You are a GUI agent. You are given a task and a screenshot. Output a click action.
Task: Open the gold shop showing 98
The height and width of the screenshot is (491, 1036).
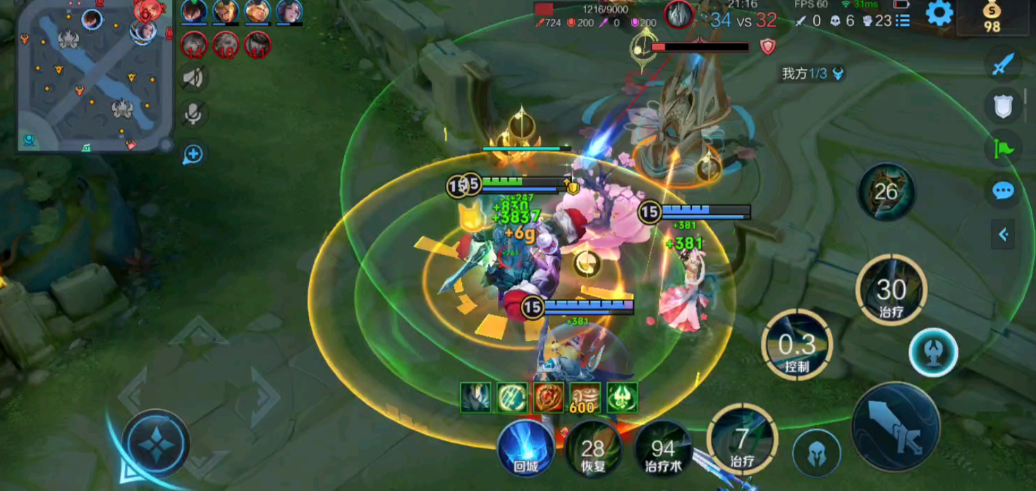(992, 17)
